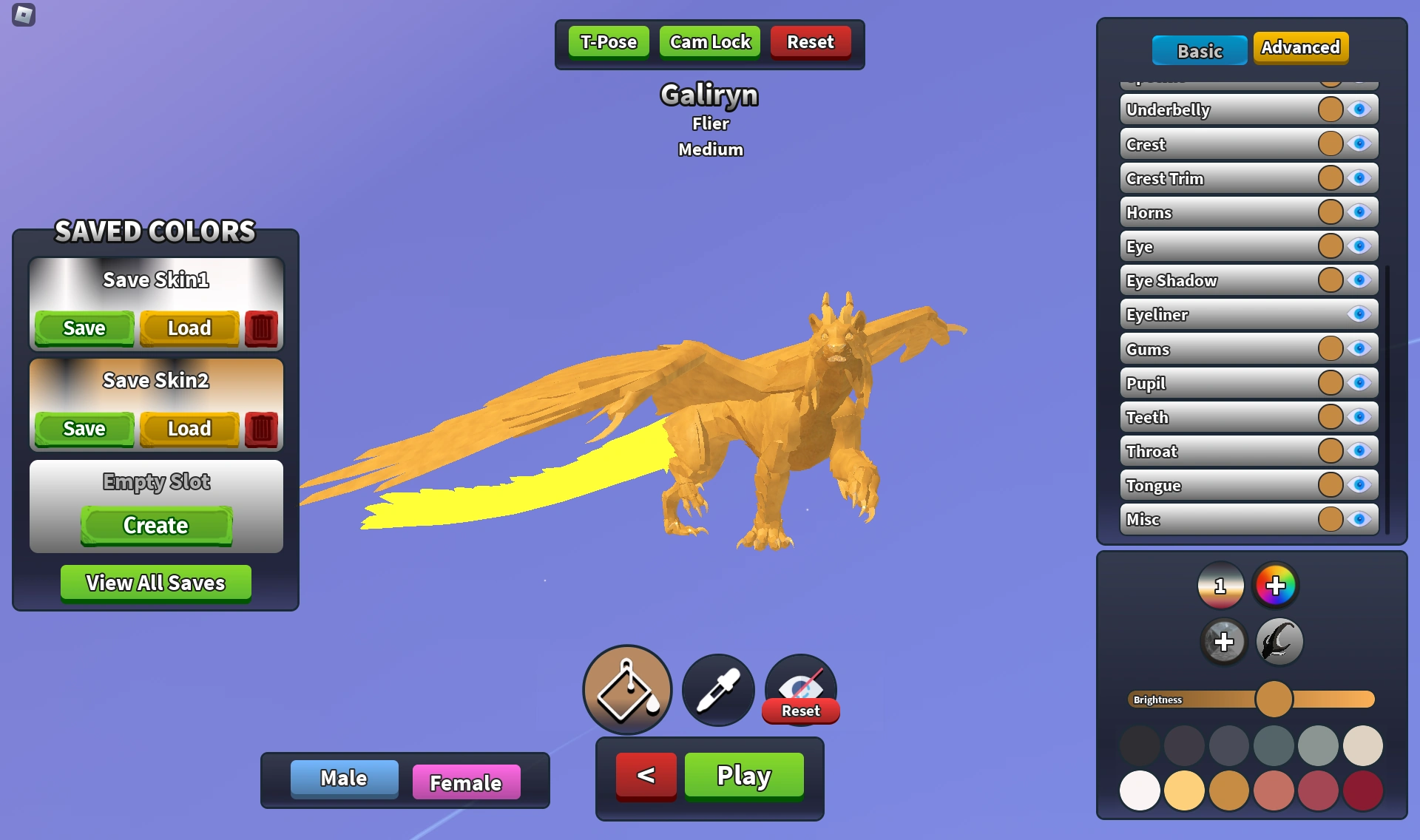Delete Save Skin2 using its trash icon
This screenshot has width=1420, height=840.
[x=263, y=429]
